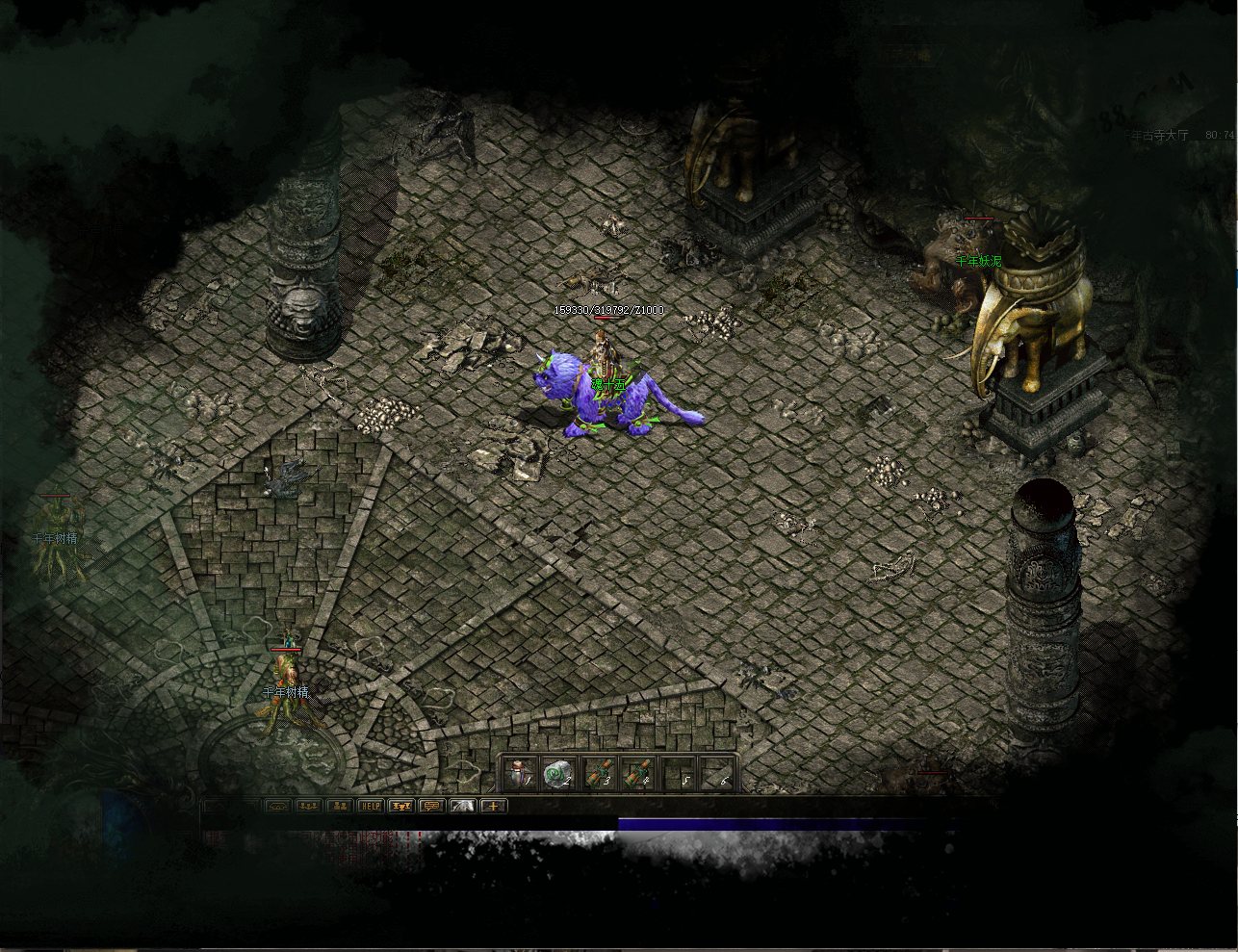The image size is (1238, 952).
Task: Click the trophy ranking button
Action: 400,806
